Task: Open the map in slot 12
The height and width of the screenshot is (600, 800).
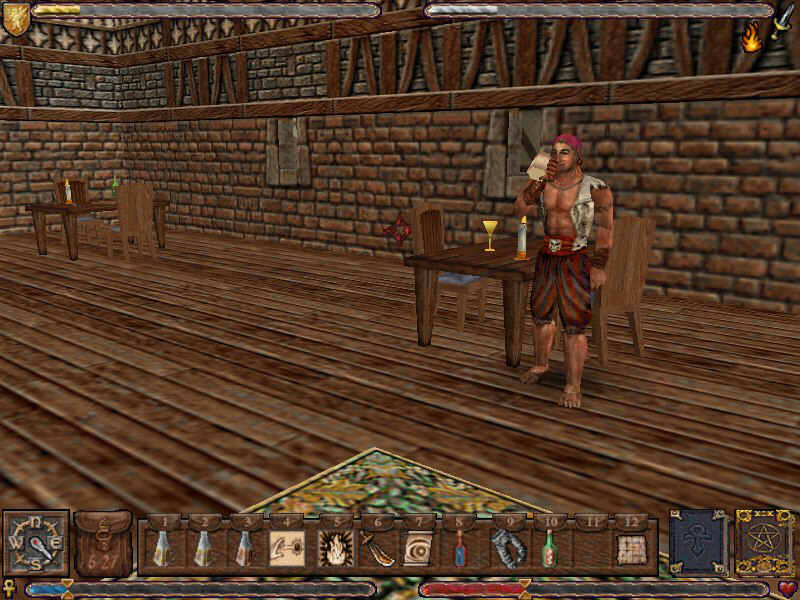Action: (x=631, y=548)
